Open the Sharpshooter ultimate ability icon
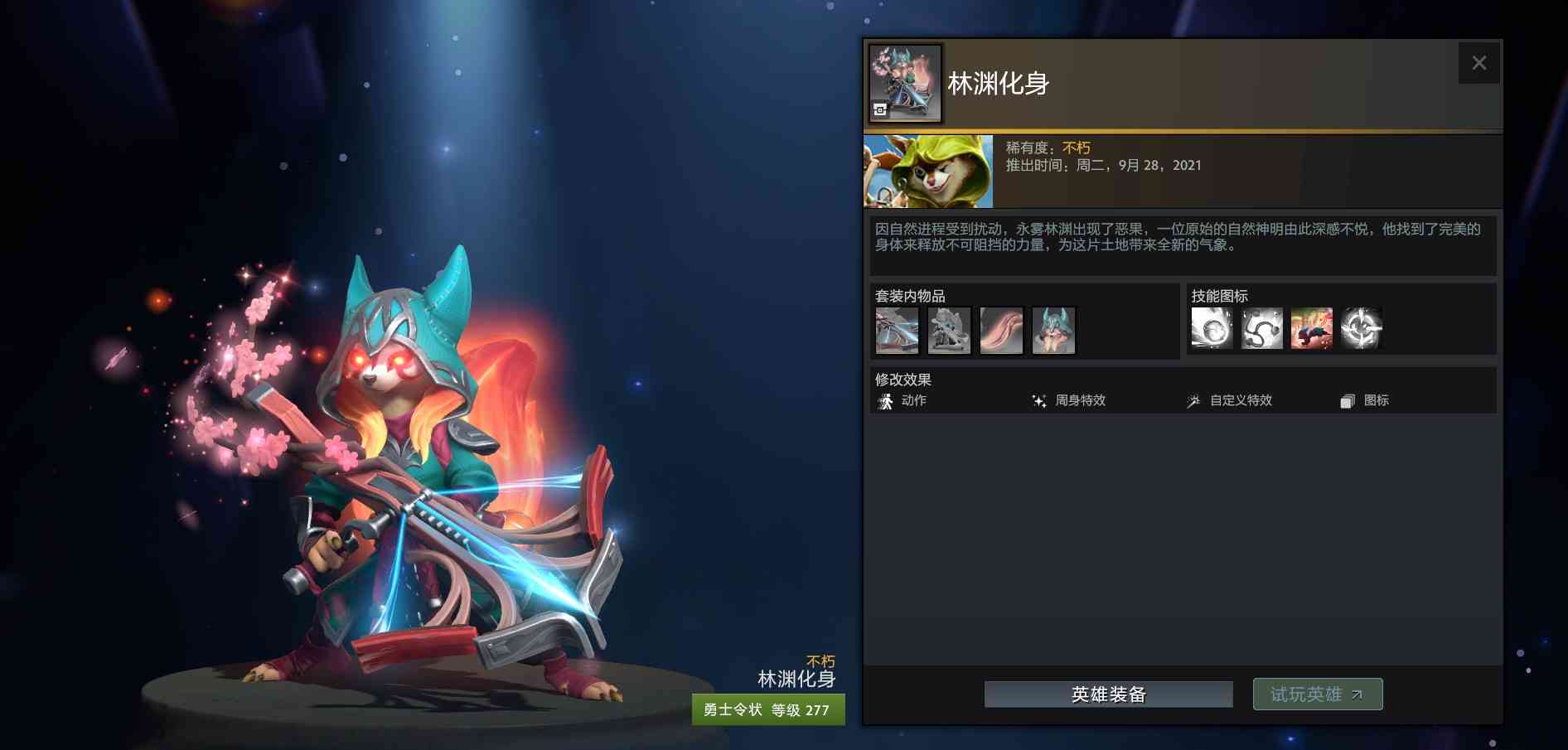The height and width of the screenshot is (750, 1568). coord(1362,328)
